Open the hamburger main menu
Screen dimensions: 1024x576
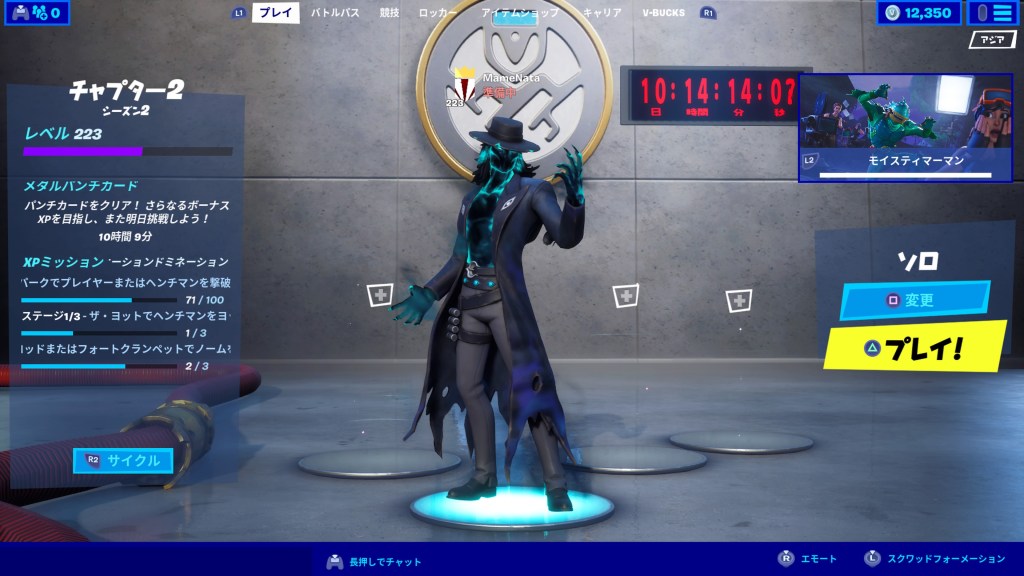pyautogui.click(x=989, y=13)
